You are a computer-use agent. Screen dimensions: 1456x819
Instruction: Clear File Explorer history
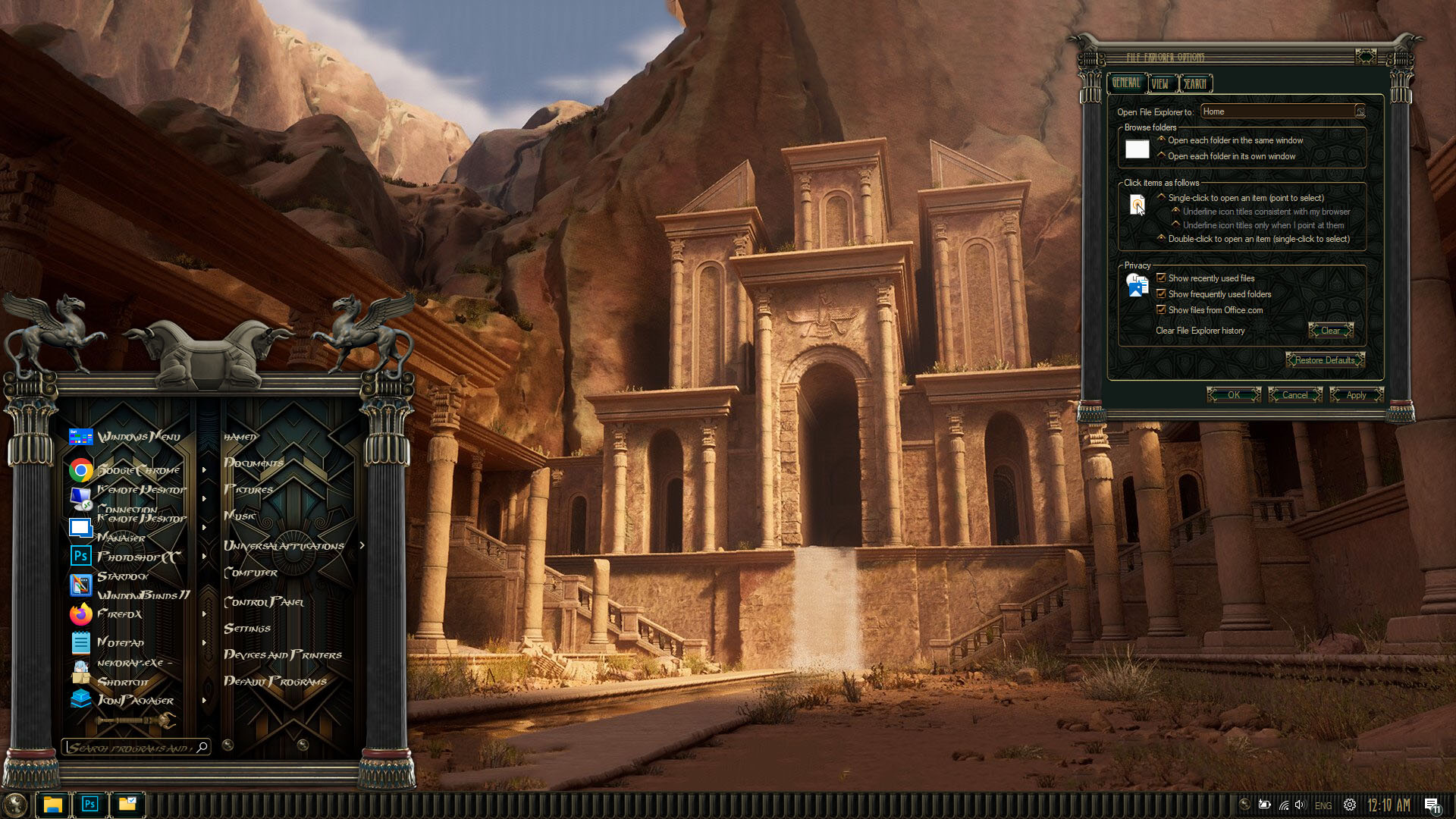pyautogui.click(x=1330, y=331)
